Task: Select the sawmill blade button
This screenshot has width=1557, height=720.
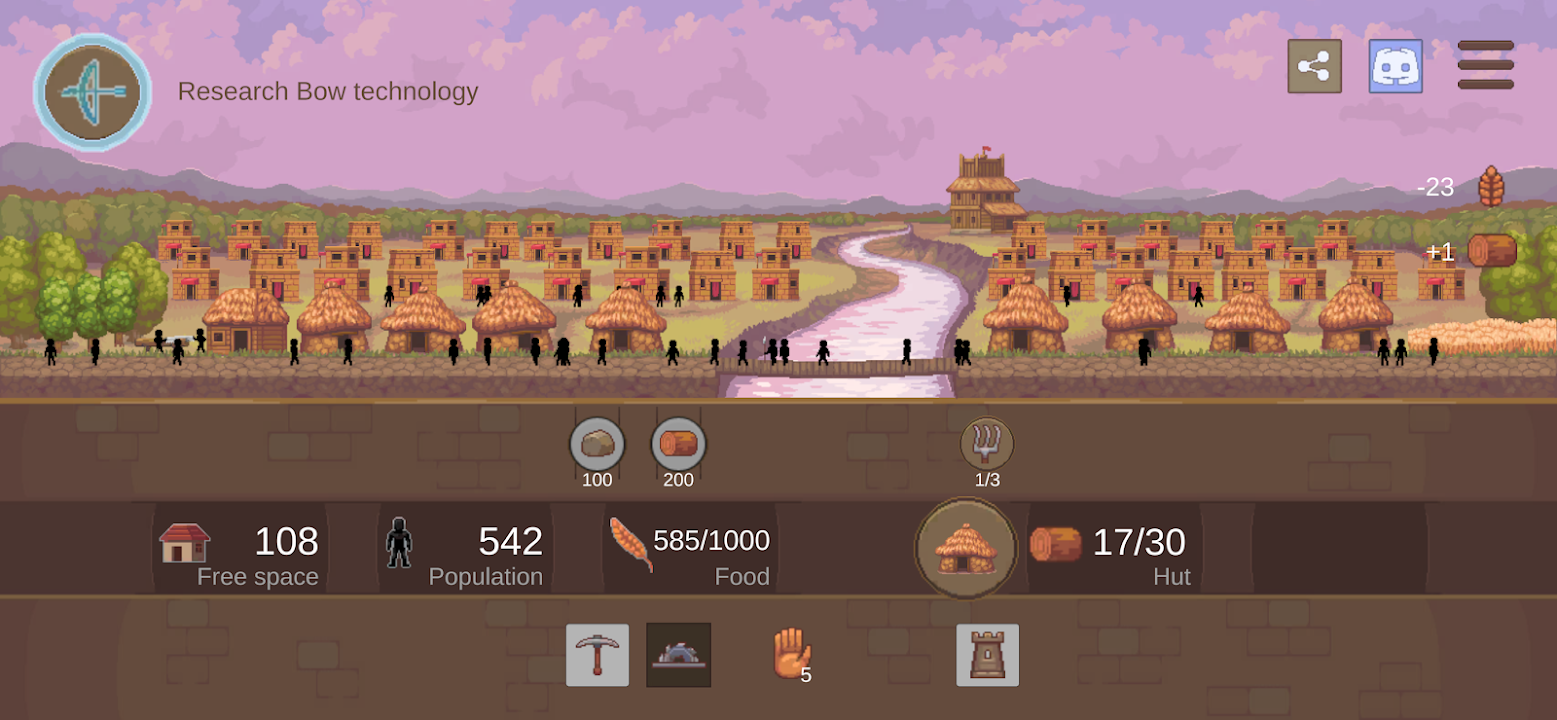Action: tap(678, 655)
